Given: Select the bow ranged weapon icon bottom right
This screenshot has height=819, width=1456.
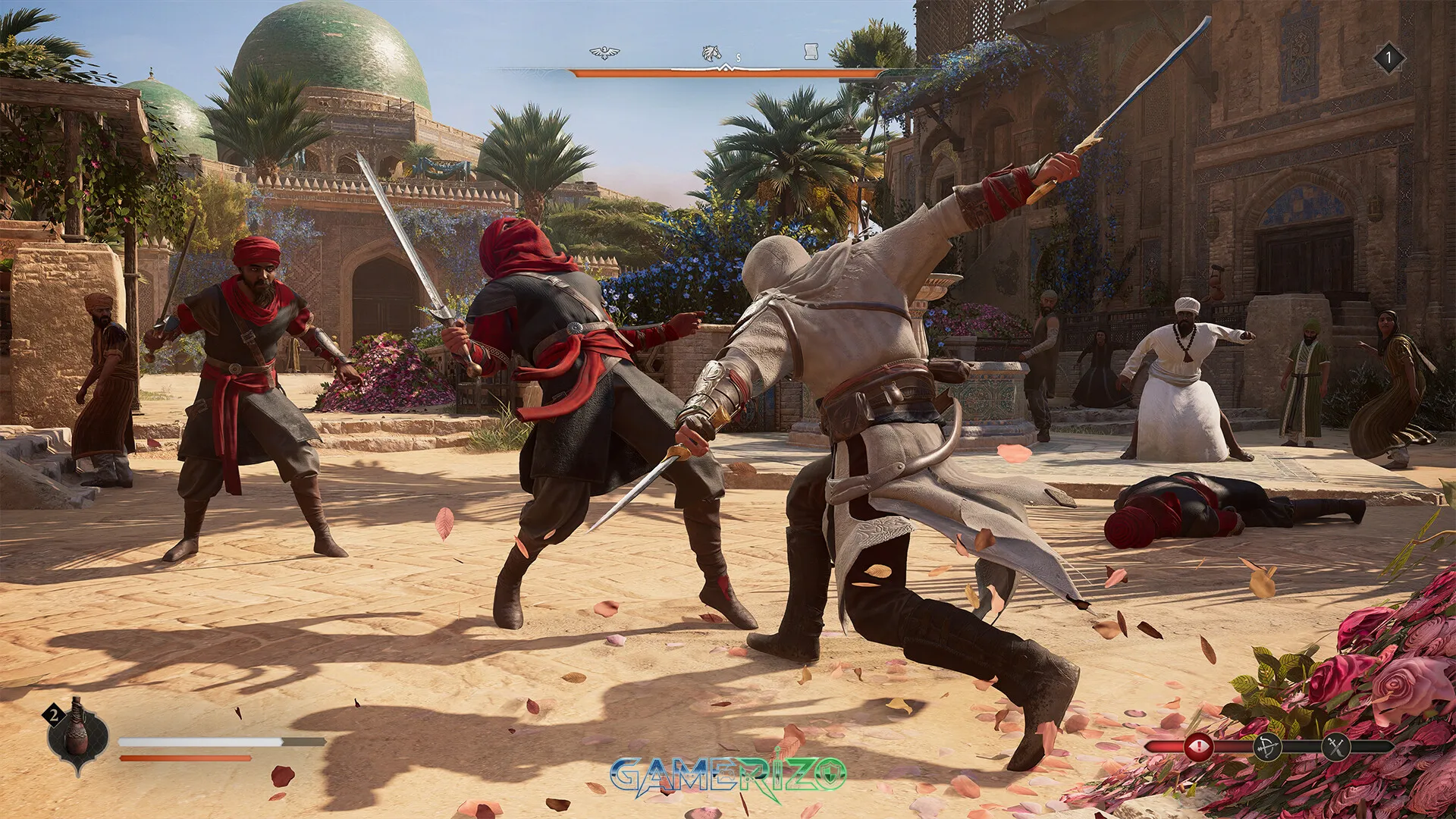Looking at the screenshot, I should click(1268, 748).
